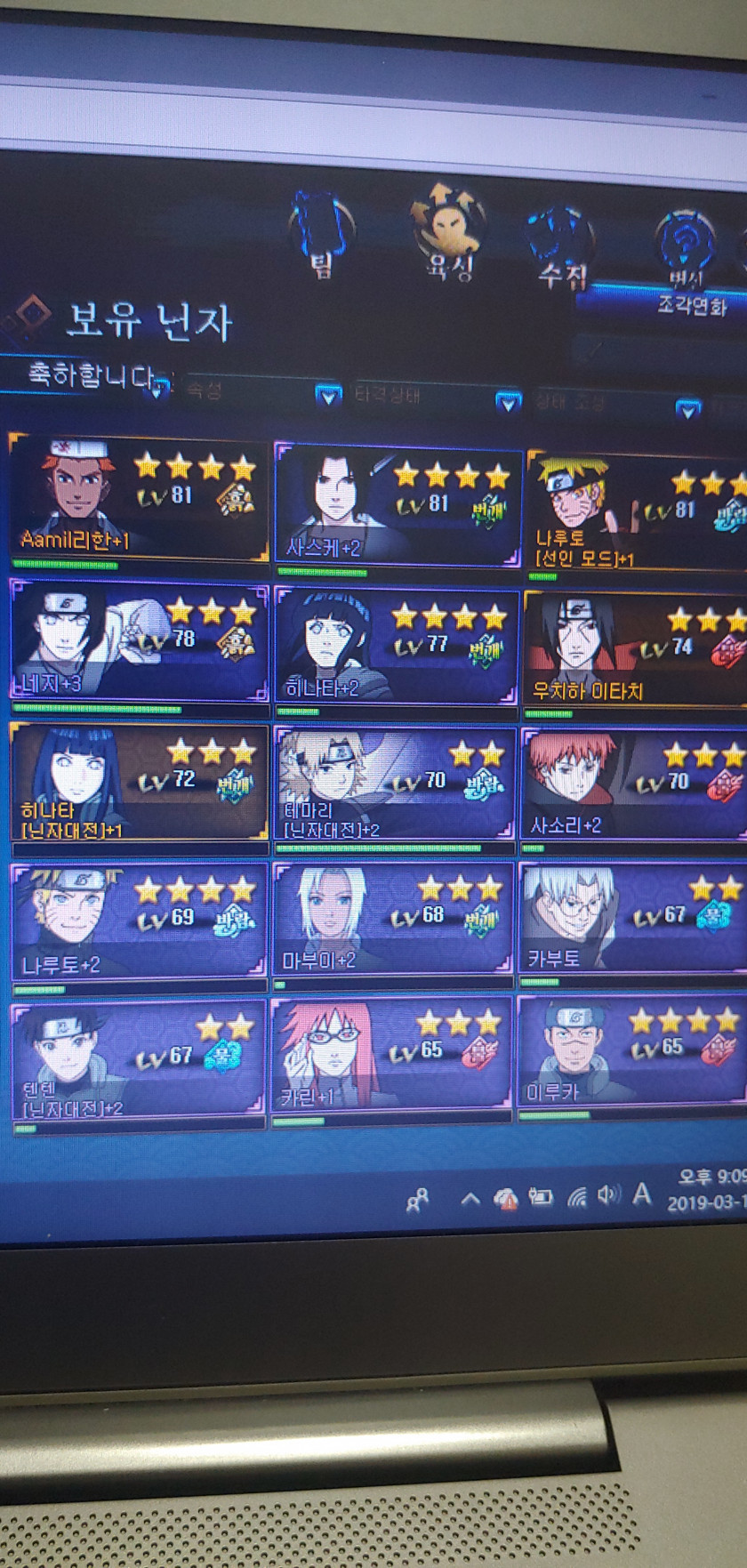Select the Aamil리한+1 ninja card
747x1568 pixels.
(x=139, y=498)
